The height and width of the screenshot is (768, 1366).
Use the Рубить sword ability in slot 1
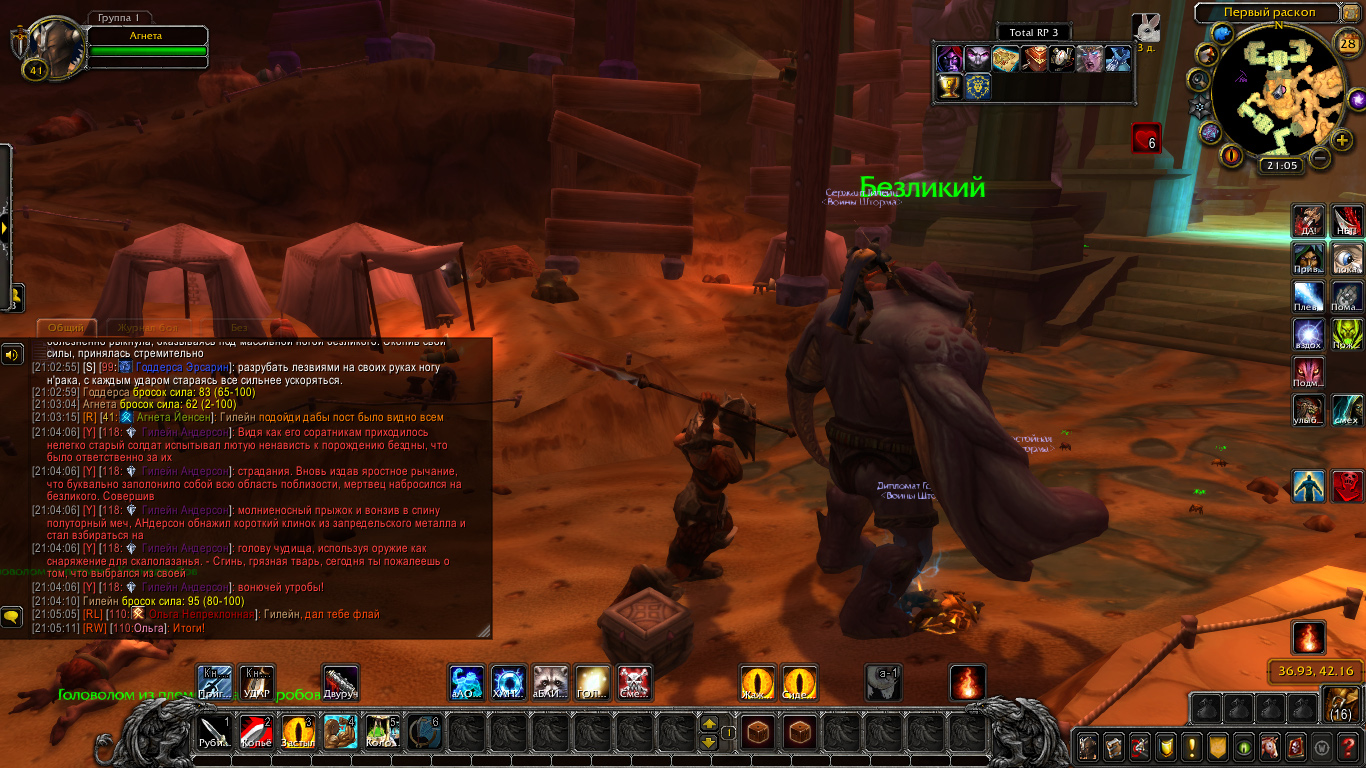214,733
